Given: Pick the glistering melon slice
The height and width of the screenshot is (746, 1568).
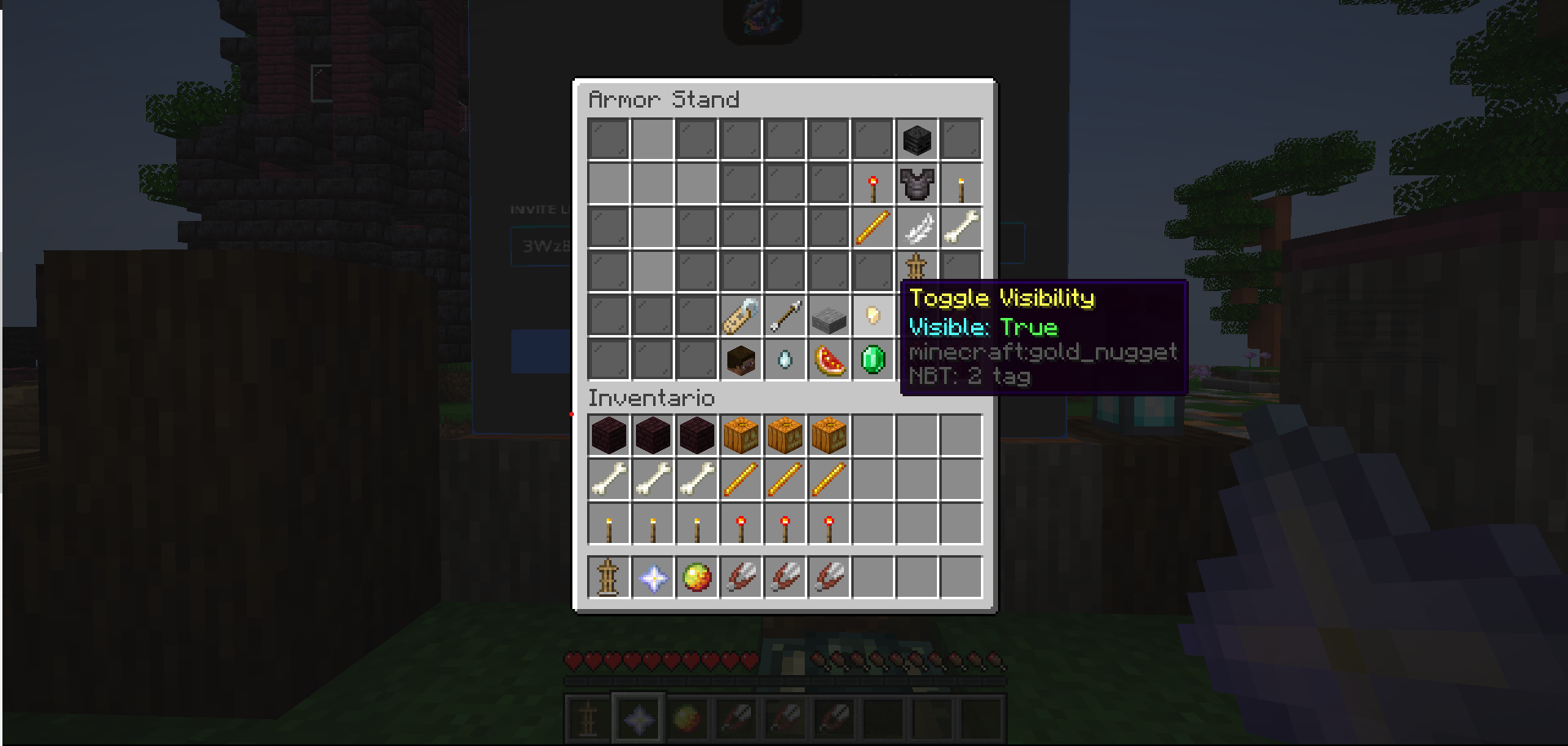Looking at the screenshot, I should pyautogui.click(x=828, y=360).
